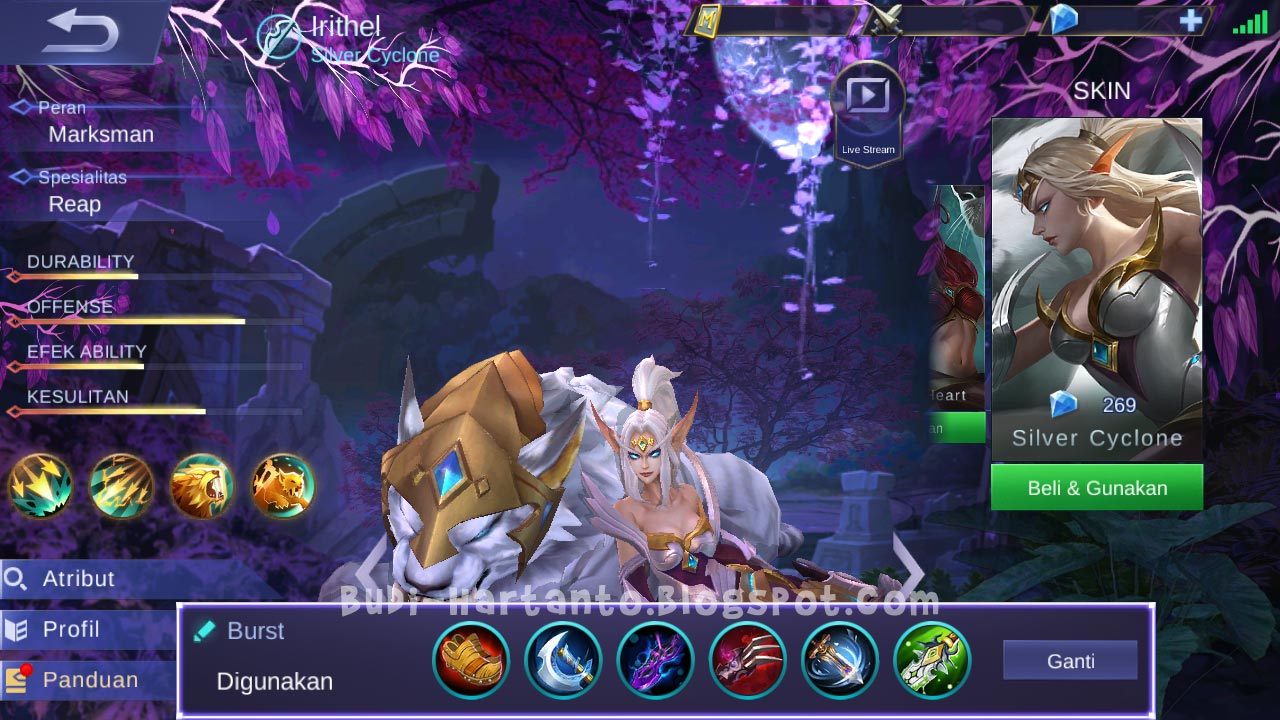Select the crescent blade item in the build
Screen dimensions: 1280x720
[562, 660]
